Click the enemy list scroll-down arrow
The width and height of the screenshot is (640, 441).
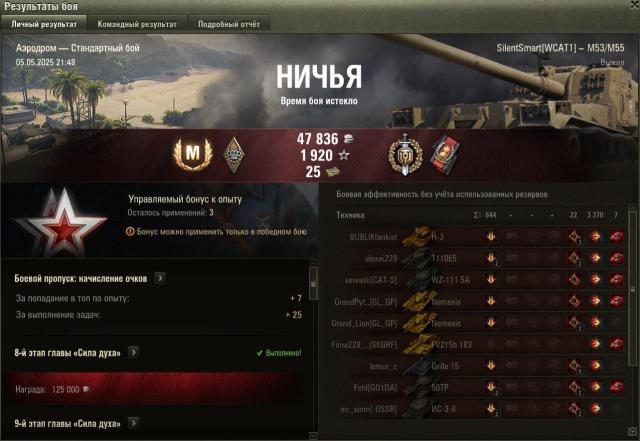(x=633, y=435)
